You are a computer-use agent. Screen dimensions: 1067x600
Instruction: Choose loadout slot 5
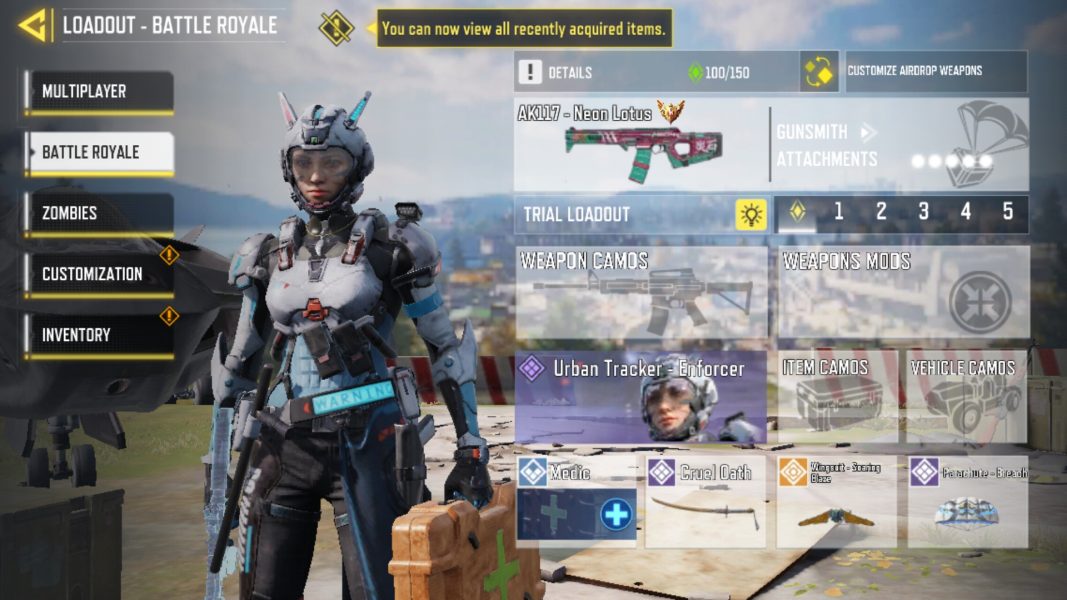1007,212
